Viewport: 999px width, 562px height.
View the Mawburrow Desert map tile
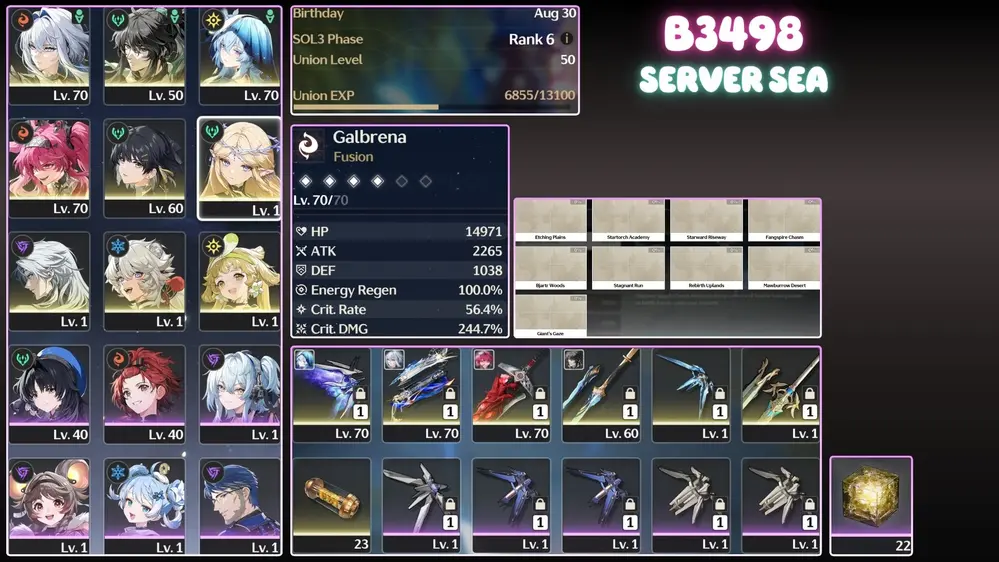pyautogui.click(x=784, y=268)
